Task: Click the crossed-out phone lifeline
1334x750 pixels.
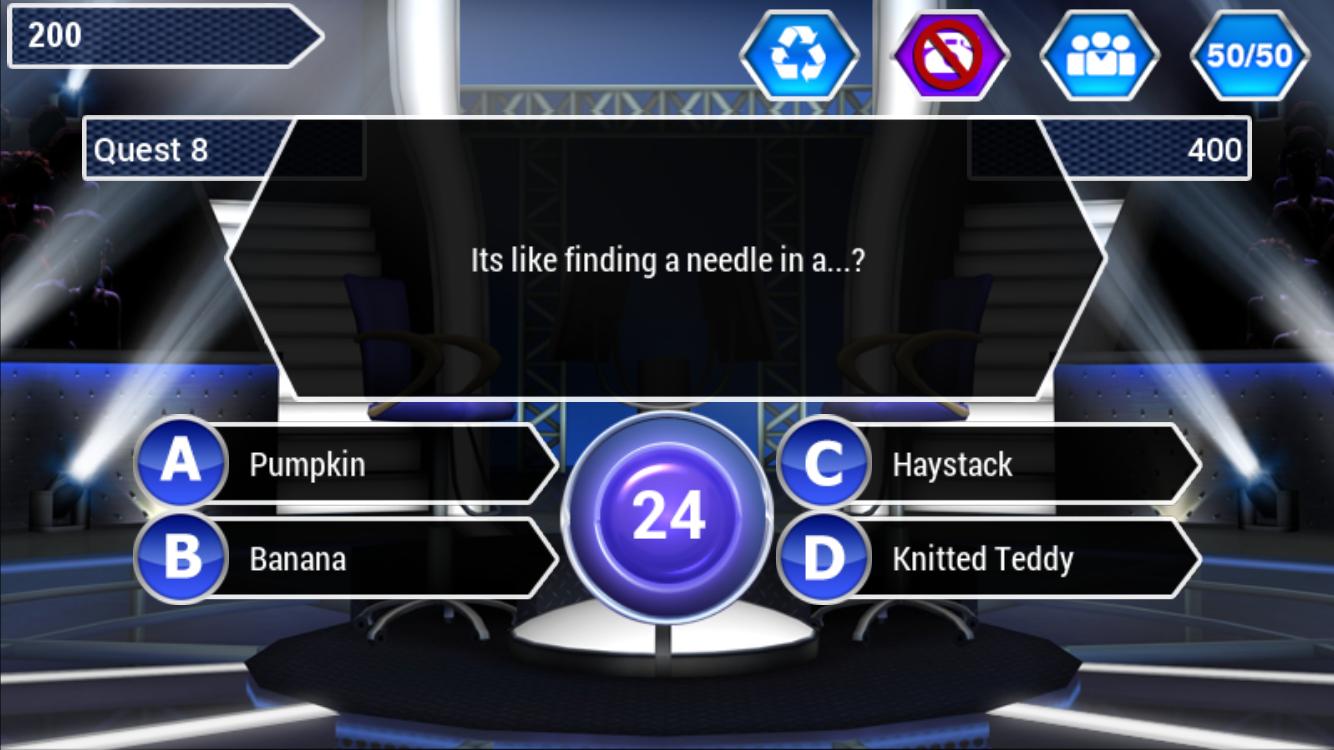Action: (949, 55)
